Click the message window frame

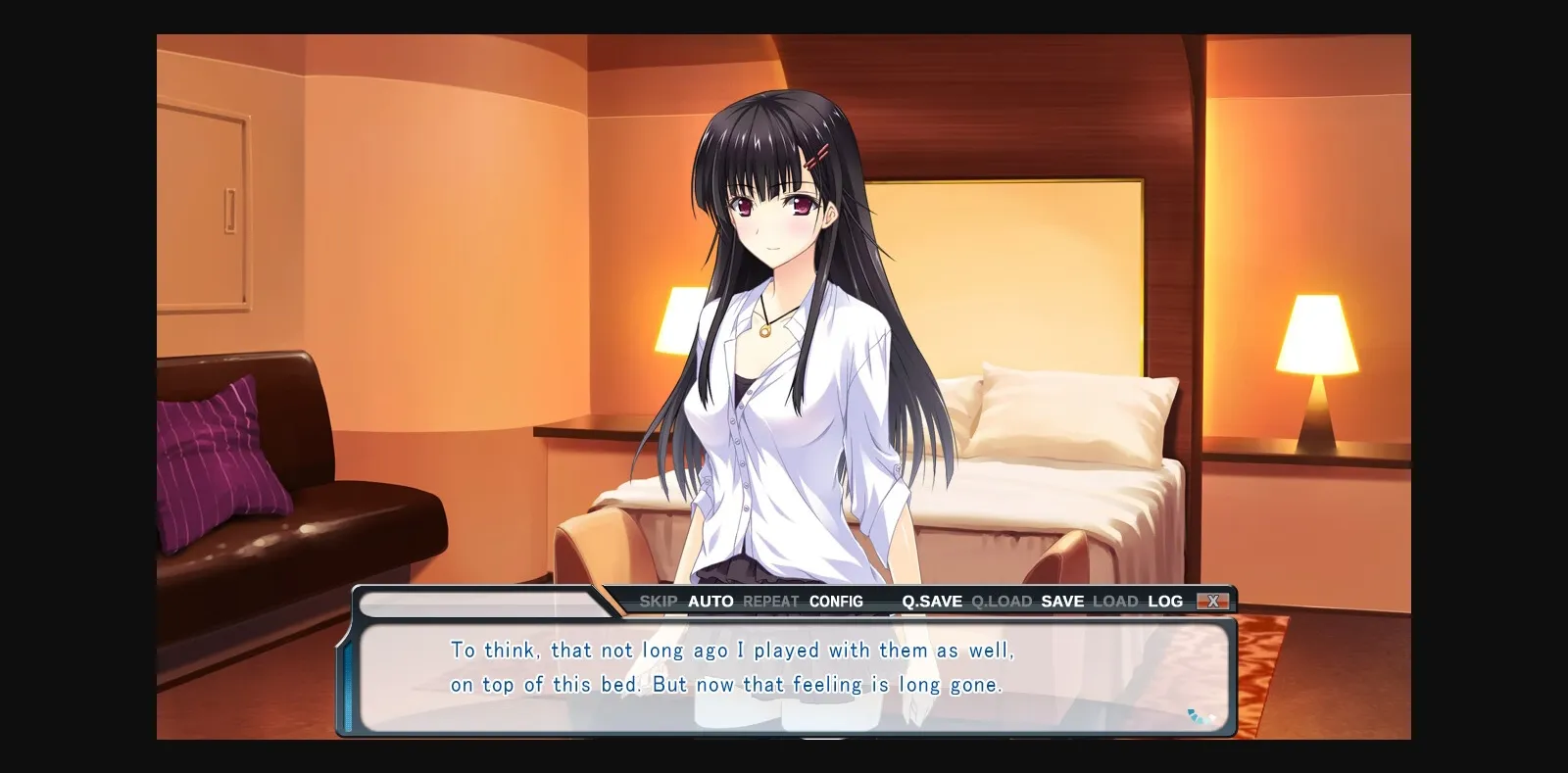(784, 731)
